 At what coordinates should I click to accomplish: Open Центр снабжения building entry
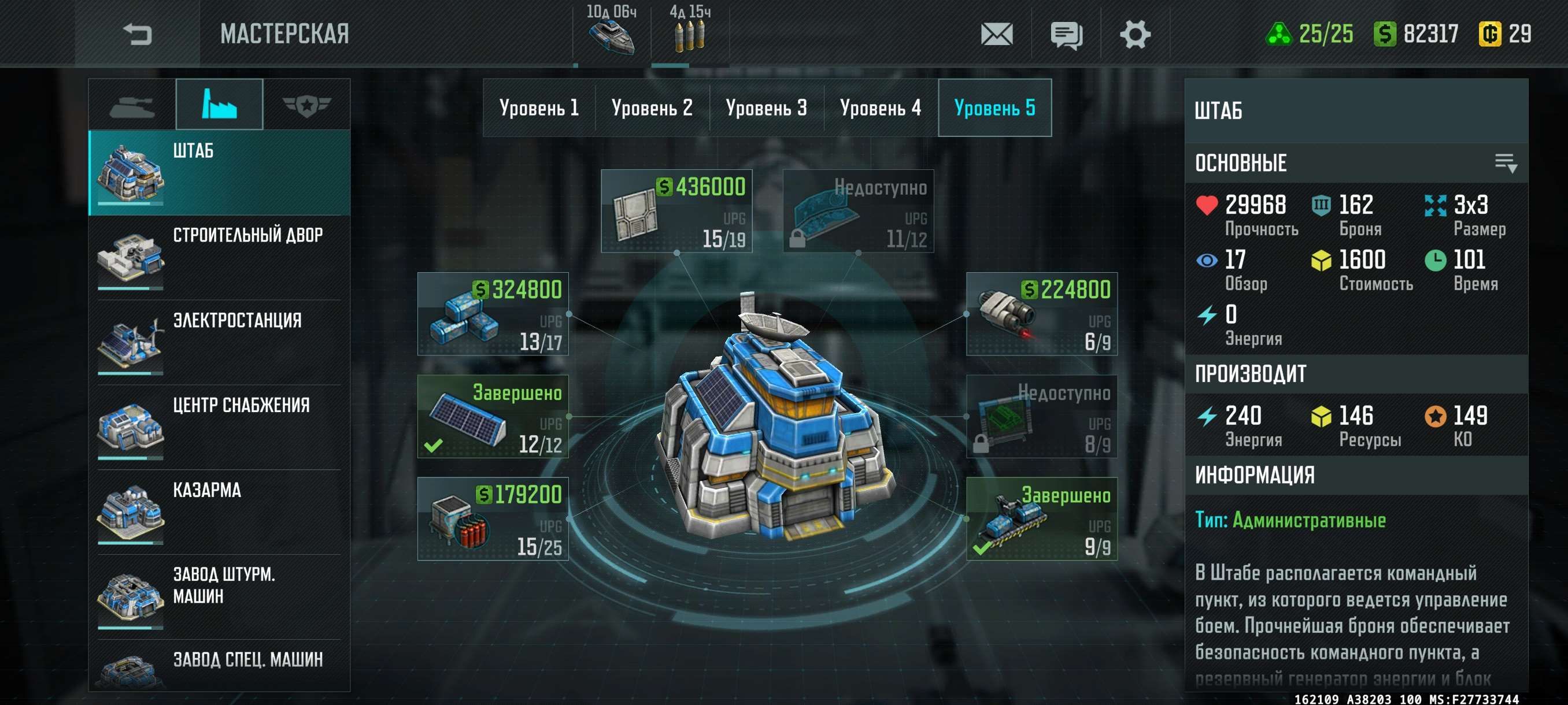[219, 427]
